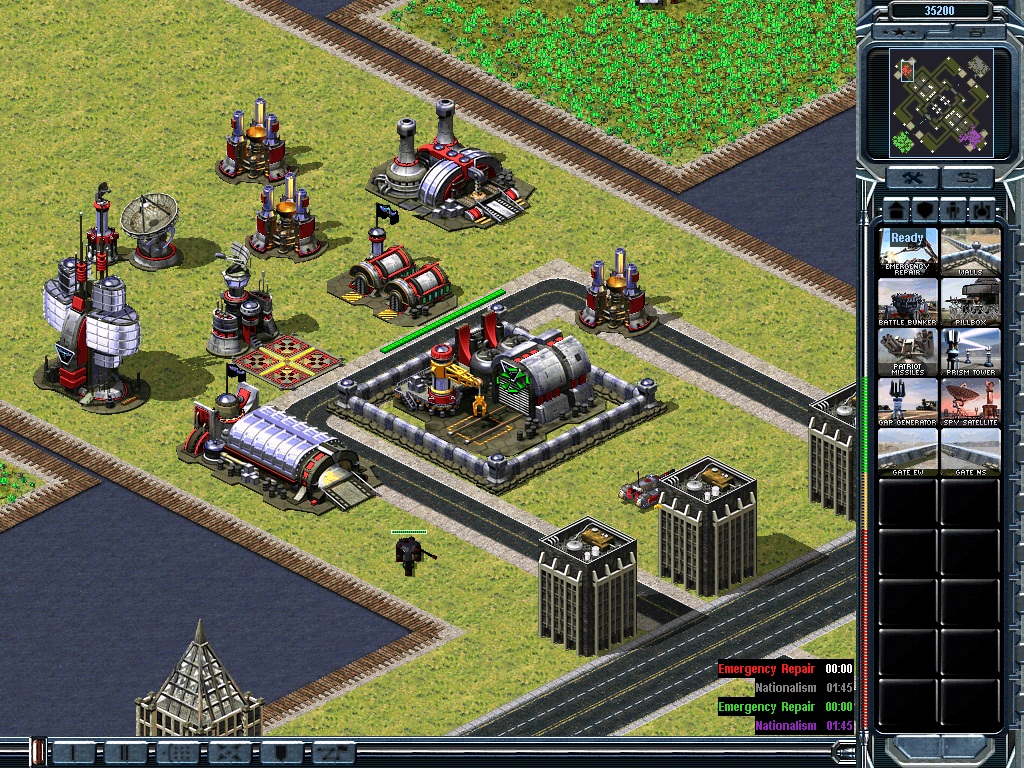Select the Patriot Missiles build icon
The height and width of the screenshot is (768, 1024).
(908, 351)
